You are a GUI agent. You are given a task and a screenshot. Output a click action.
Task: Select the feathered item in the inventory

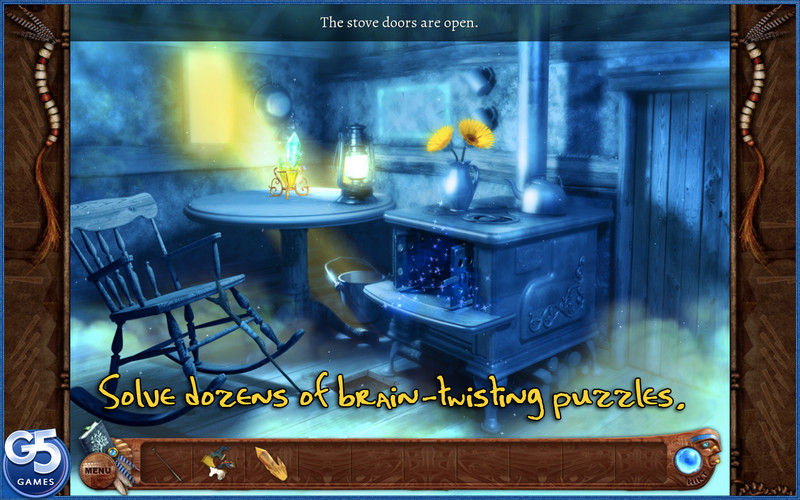click(x=218, y=460)
